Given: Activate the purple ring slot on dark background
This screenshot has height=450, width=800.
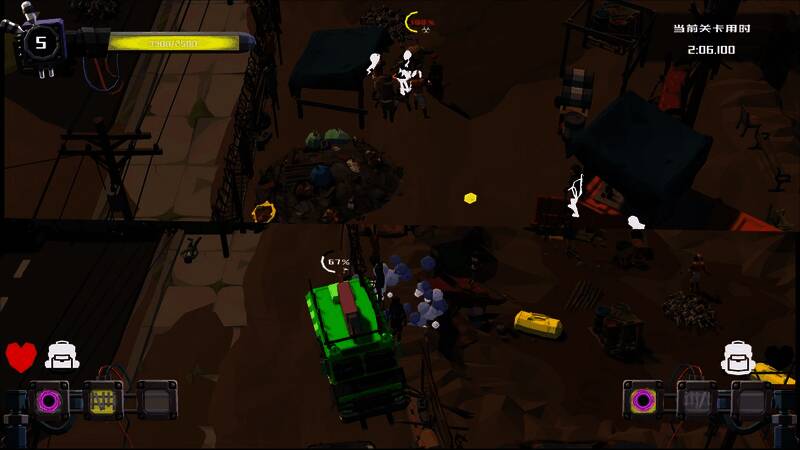Looking at the screenshot, I should tap(48, 401).
